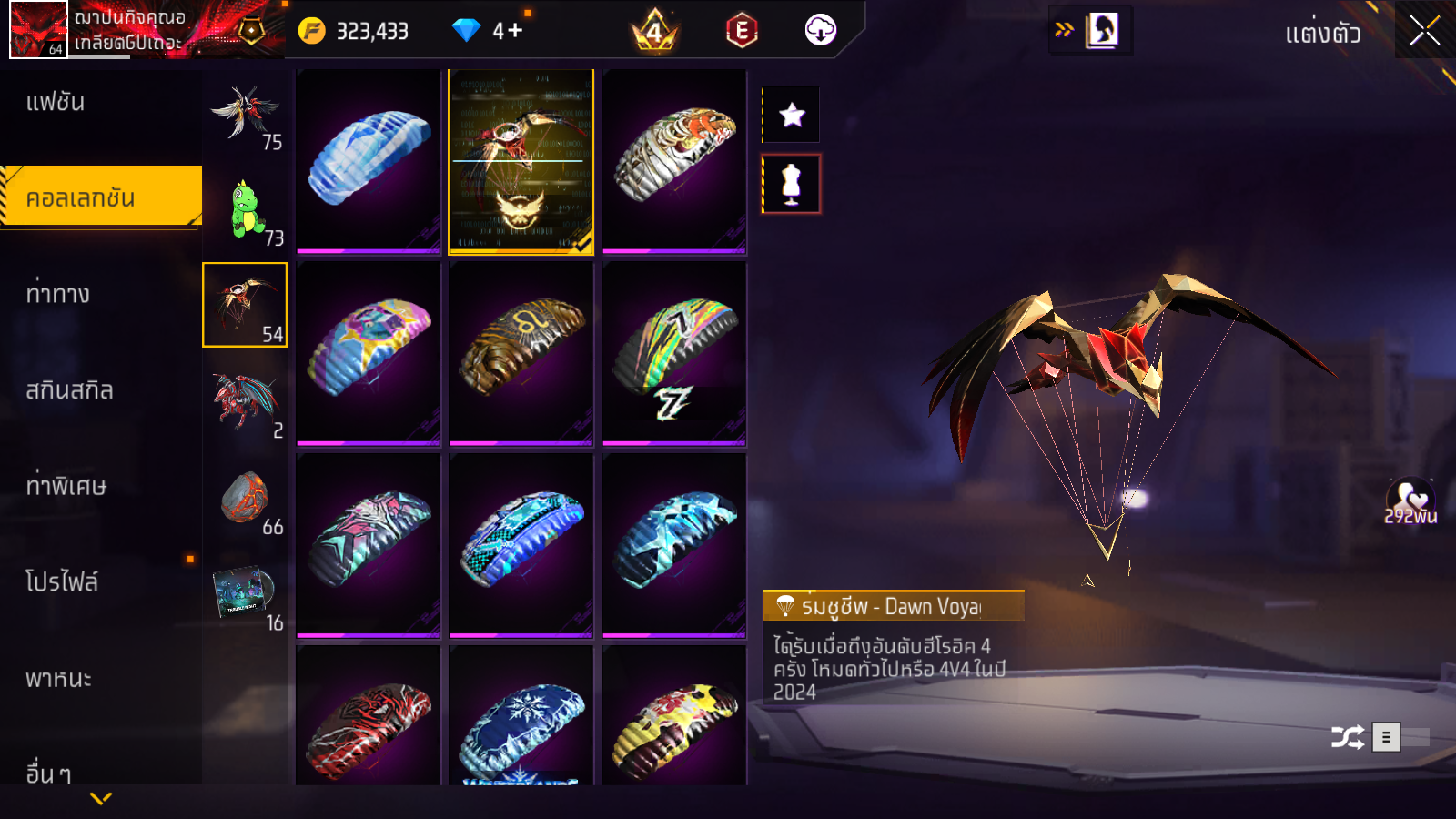Open the สกินสกิล skill skins tab
This screenshot has width=1456, height=819.
click(x=70, y=390)
